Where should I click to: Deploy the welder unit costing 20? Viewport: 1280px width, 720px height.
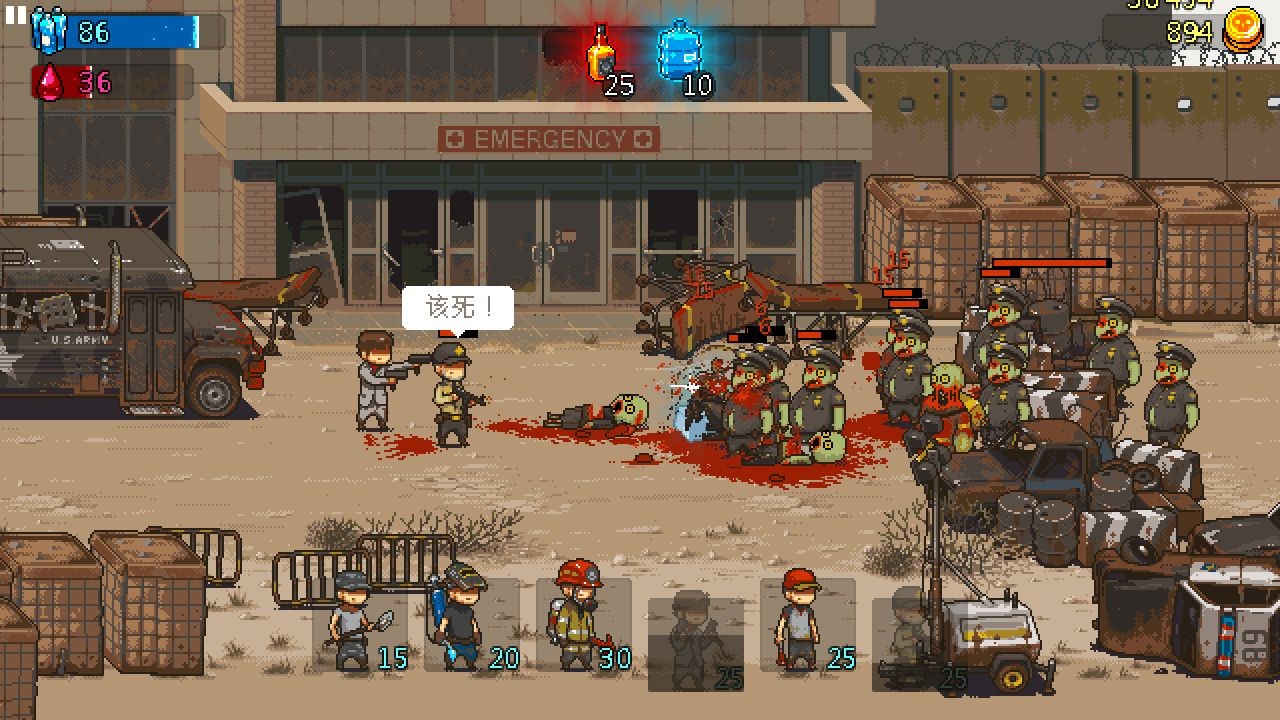(x=470, y=623)
